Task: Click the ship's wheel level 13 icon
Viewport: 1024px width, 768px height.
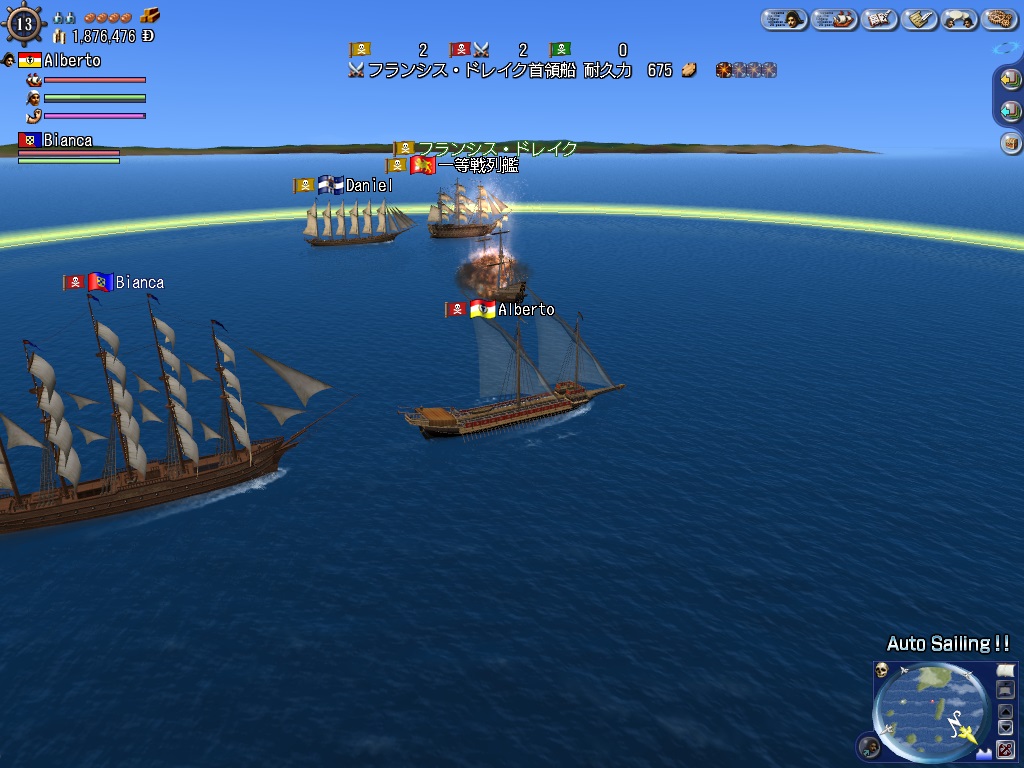Action: pos(24,22)
